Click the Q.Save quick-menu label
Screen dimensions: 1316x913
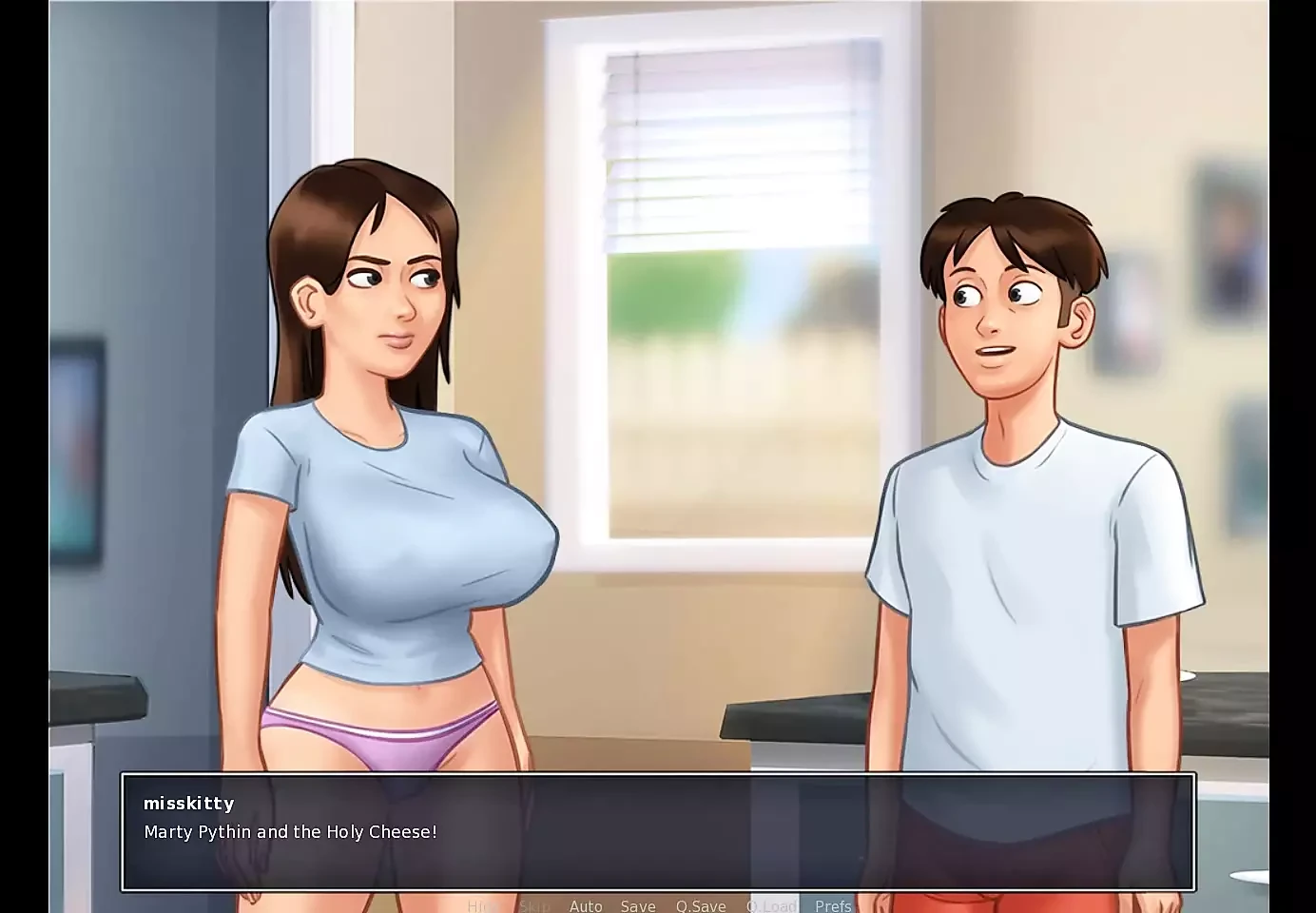point(701,905)
